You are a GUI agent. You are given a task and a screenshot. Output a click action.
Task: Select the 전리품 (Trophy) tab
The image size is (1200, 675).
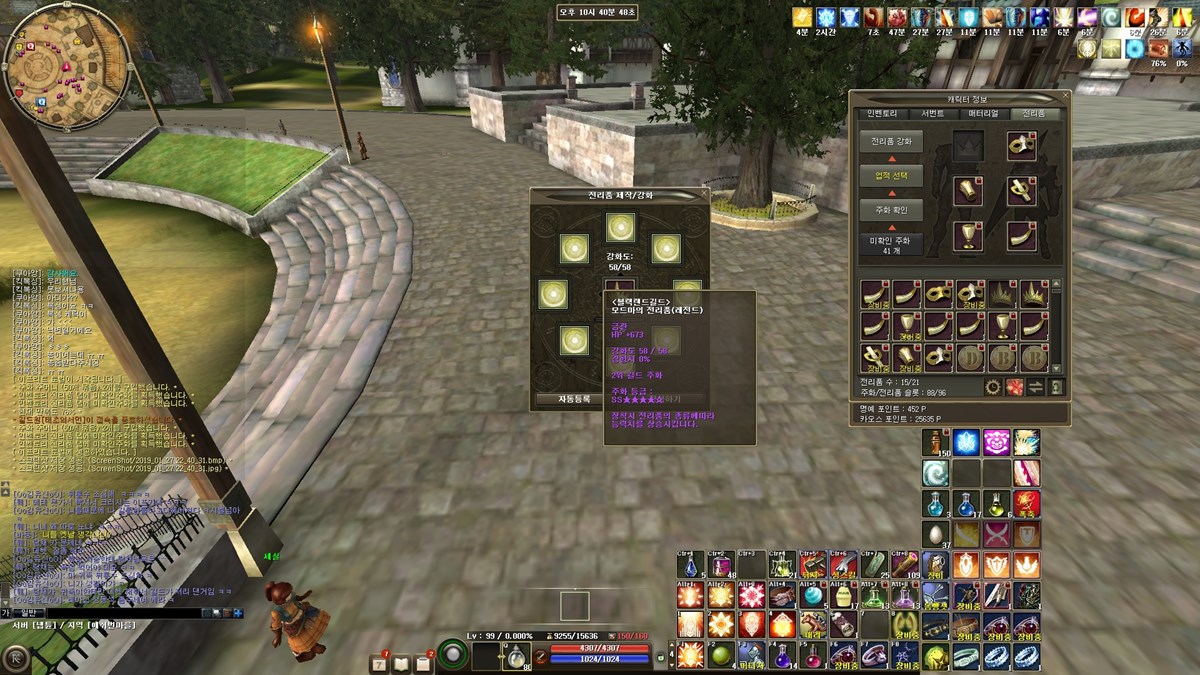(x=1034, y=114)
